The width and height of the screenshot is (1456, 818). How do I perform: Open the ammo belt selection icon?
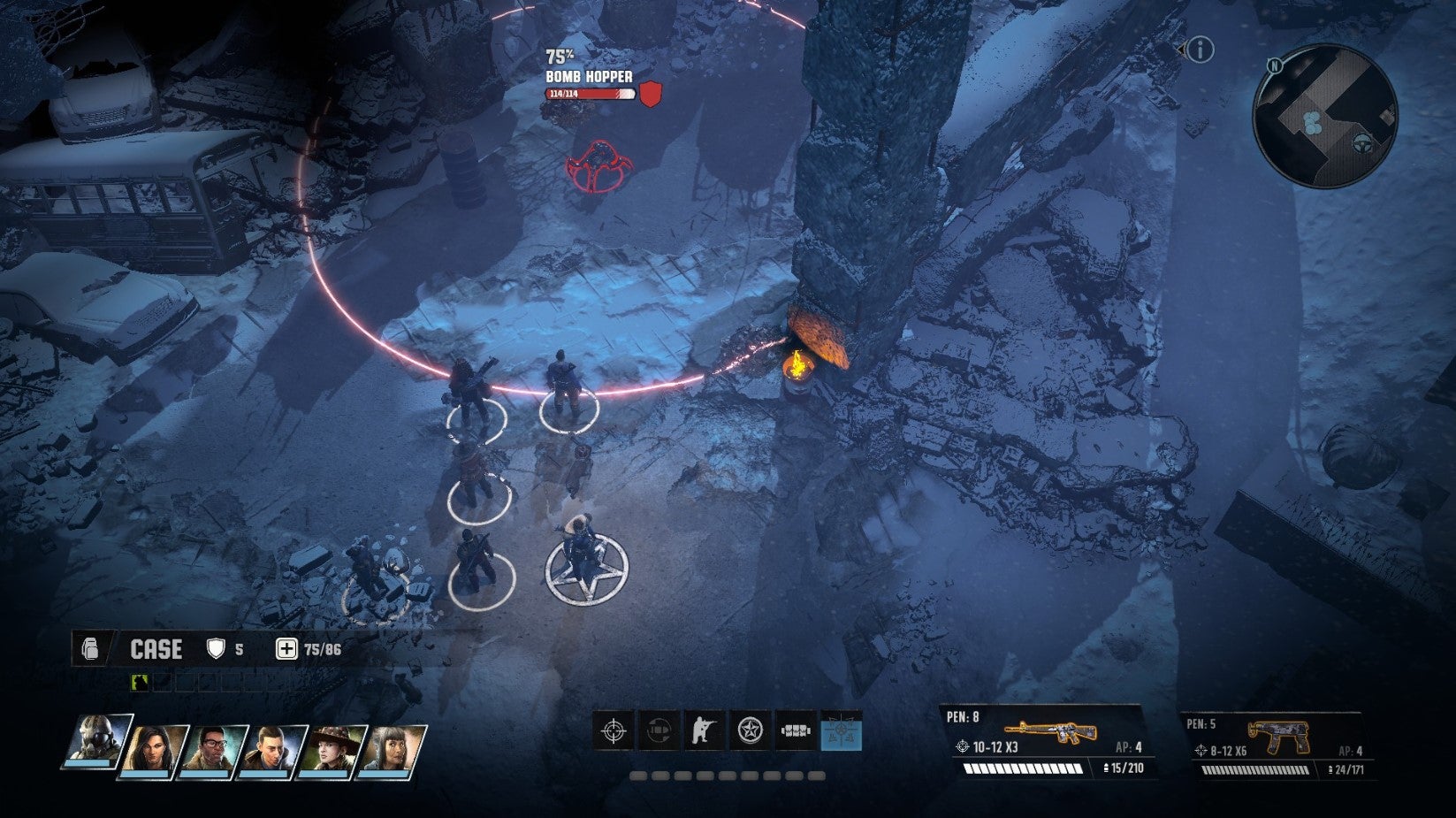[795, 730]
